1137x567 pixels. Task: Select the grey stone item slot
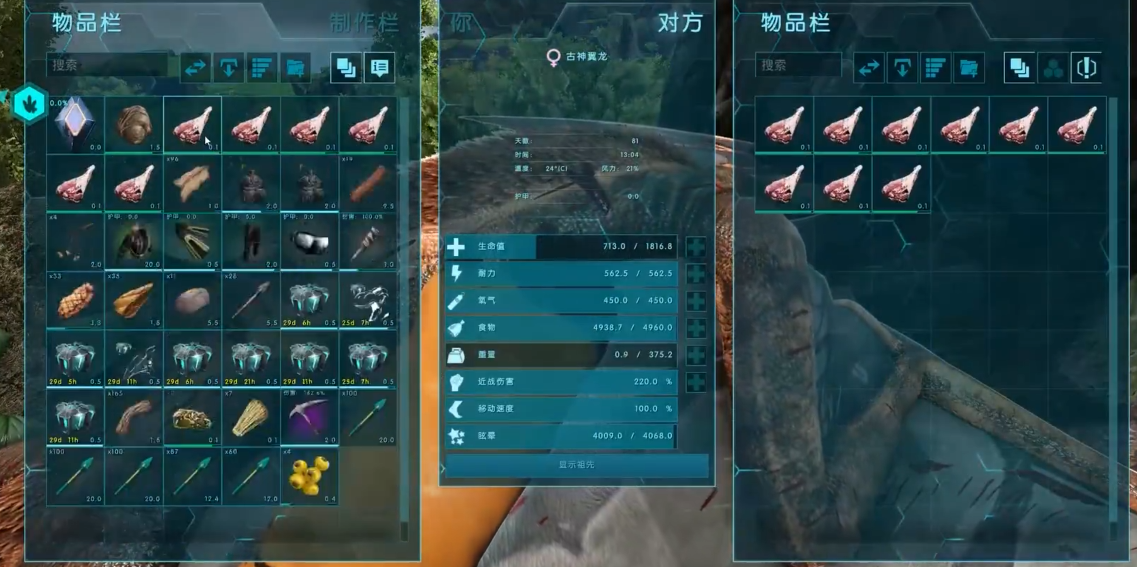pos(192,300)
